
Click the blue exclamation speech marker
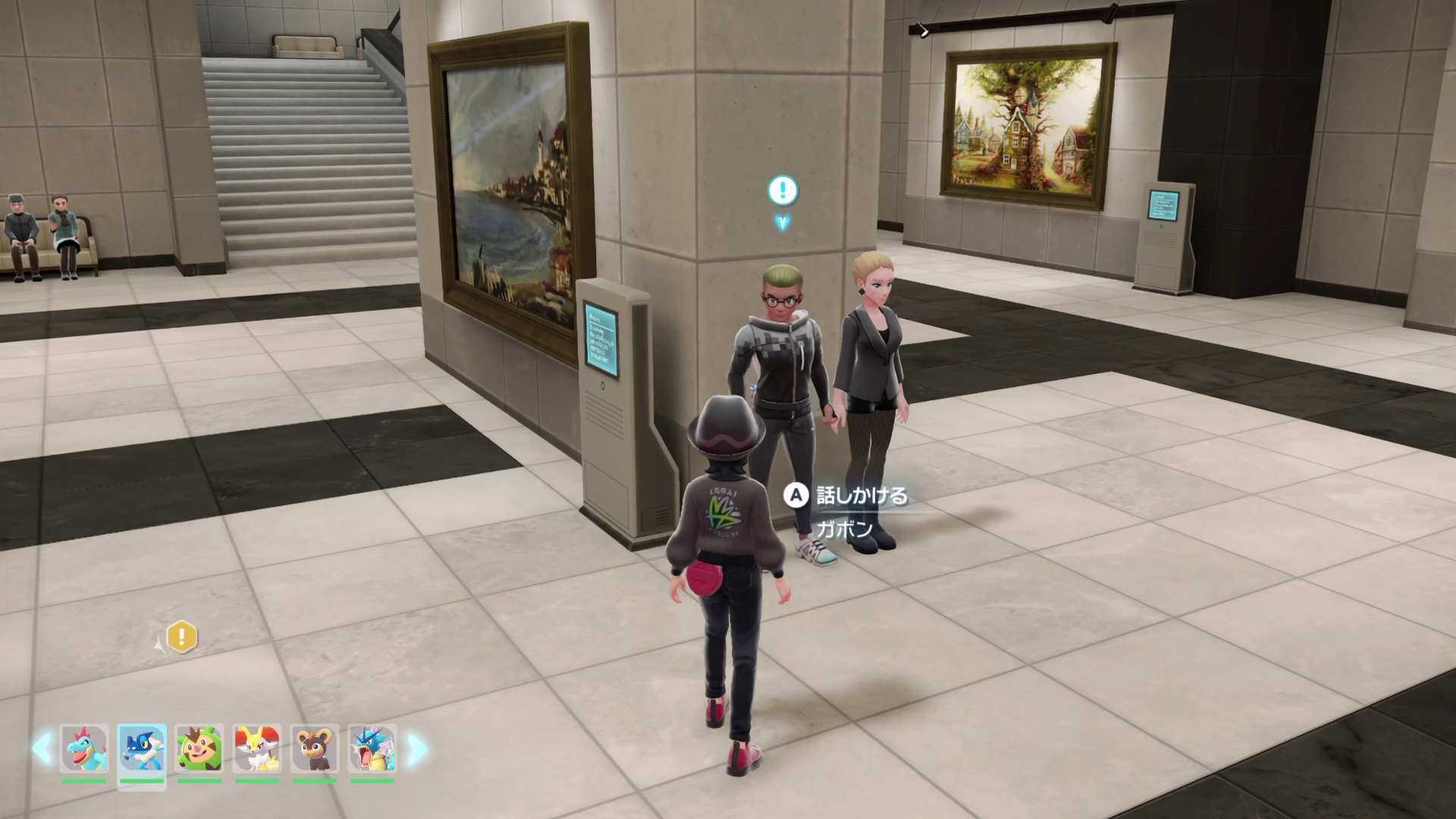(783, 190)
